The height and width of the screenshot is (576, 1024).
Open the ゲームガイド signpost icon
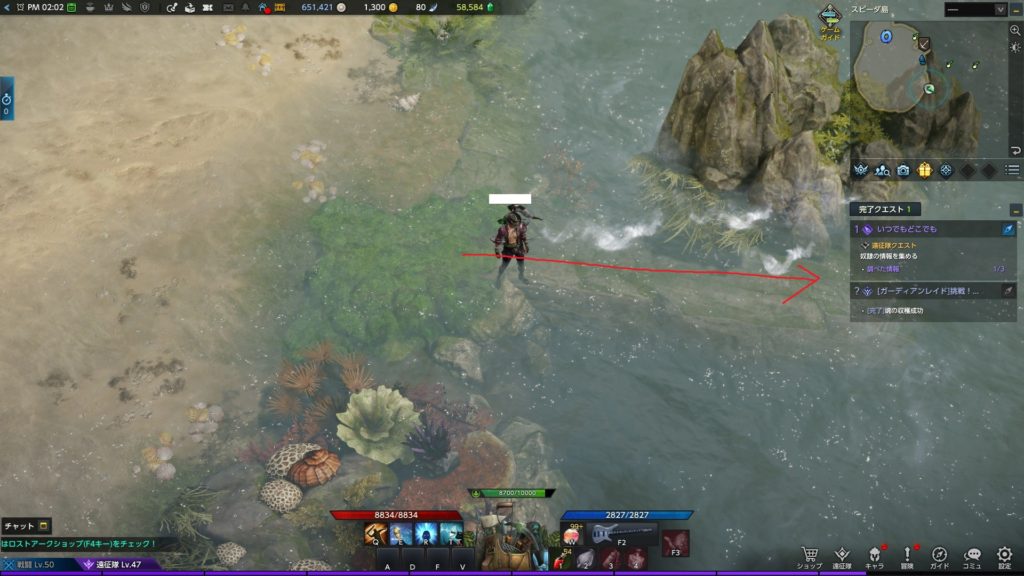829,17
